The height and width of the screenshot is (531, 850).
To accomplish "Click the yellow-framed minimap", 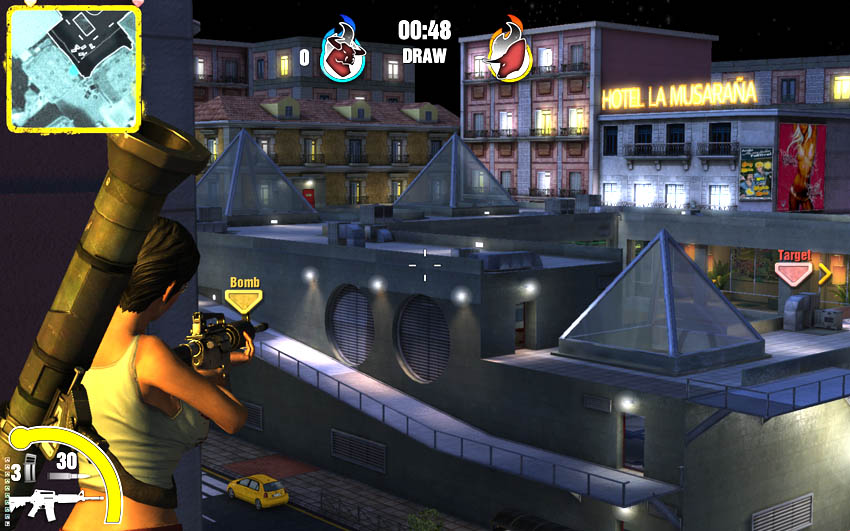I will point(73,68).
